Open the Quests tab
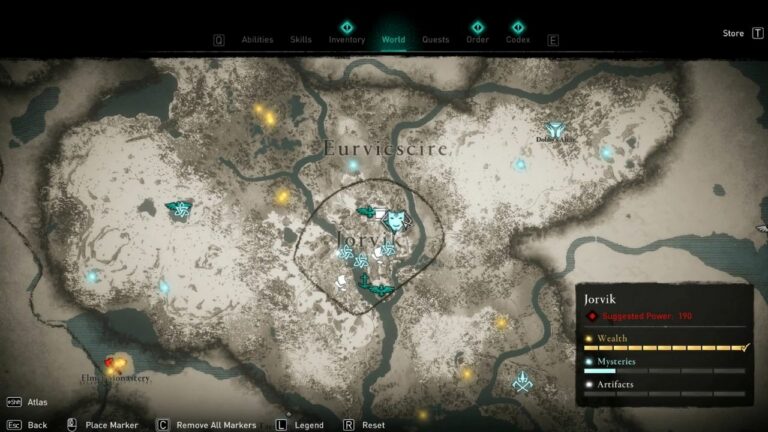 [435, 40]
